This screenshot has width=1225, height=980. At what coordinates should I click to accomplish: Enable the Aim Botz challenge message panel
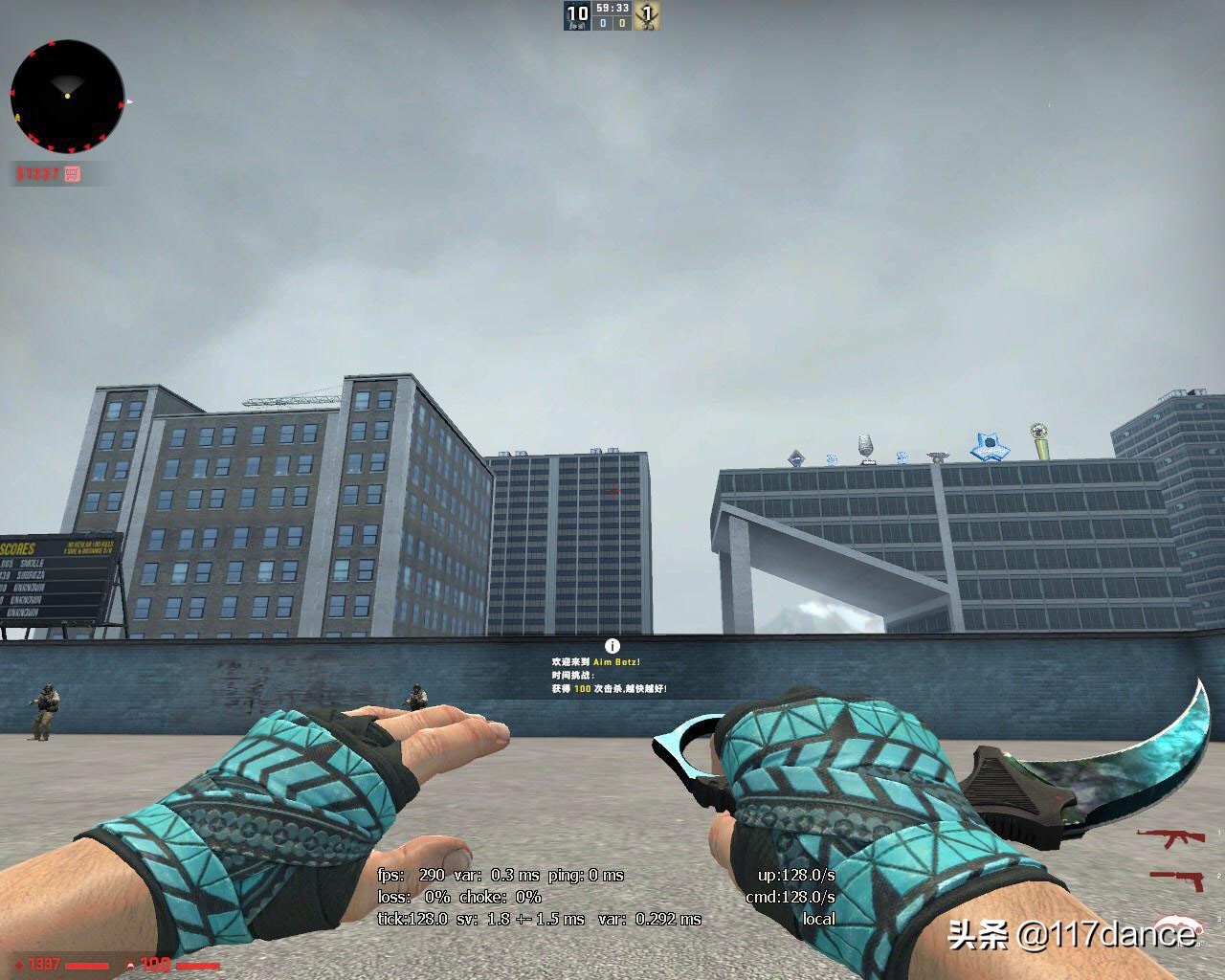(x=611, y=675)
